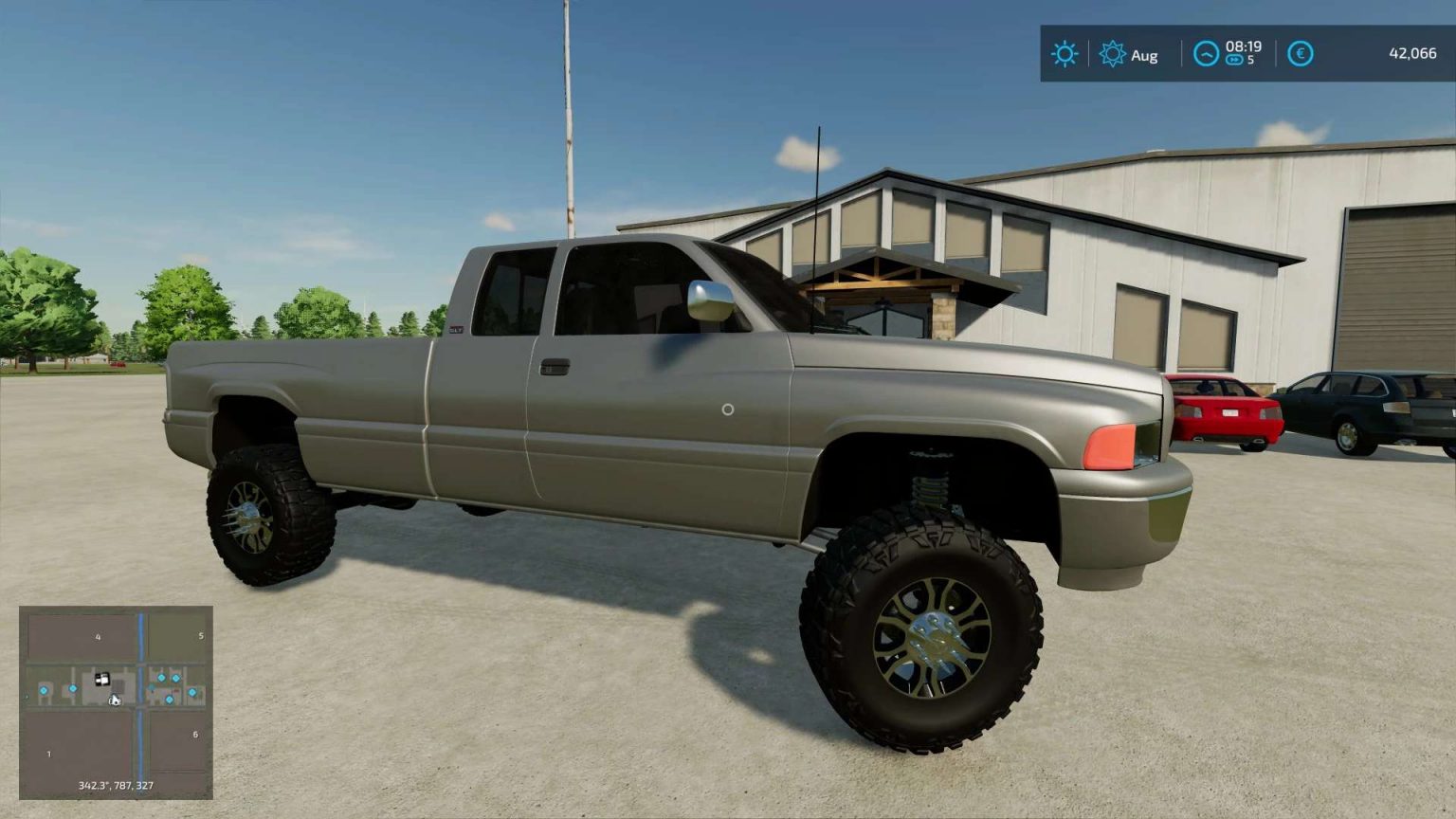The height and width of the screenshot is (819, 1456).
Task: Click the money balance reading 42,066
Action: pos(1412,54)
